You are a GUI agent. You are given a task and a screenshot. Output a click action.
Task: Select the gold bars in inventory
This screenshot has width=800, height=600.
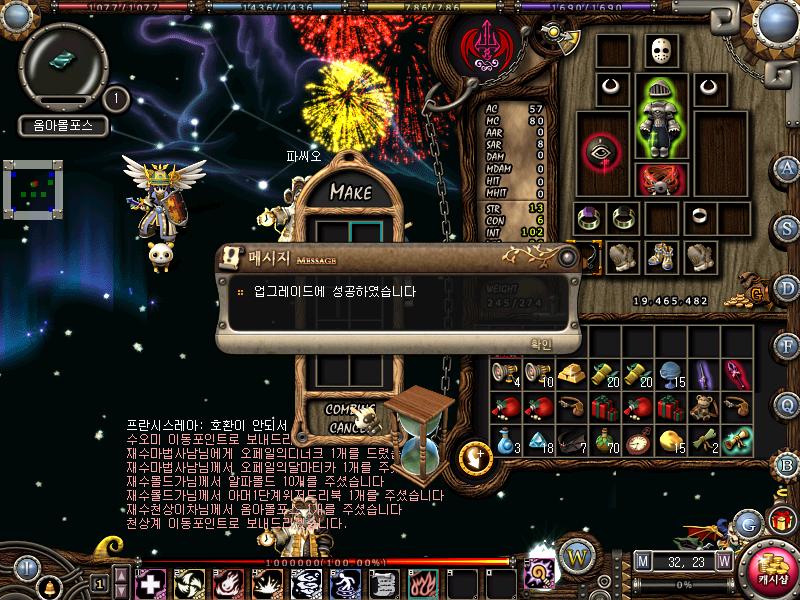571,374
